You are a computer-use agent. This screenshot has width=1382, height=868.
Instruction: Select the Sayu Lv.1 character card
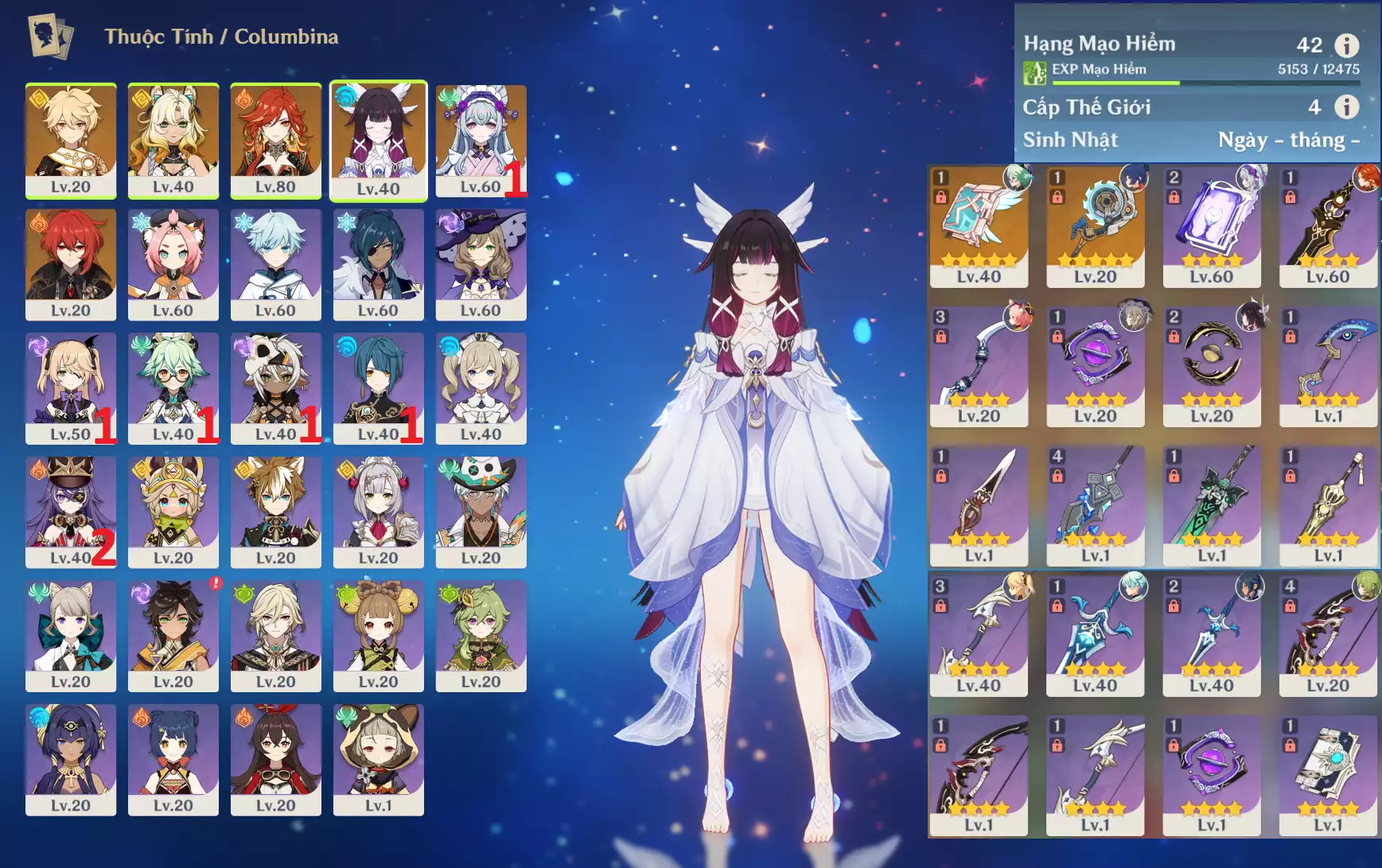378,758
